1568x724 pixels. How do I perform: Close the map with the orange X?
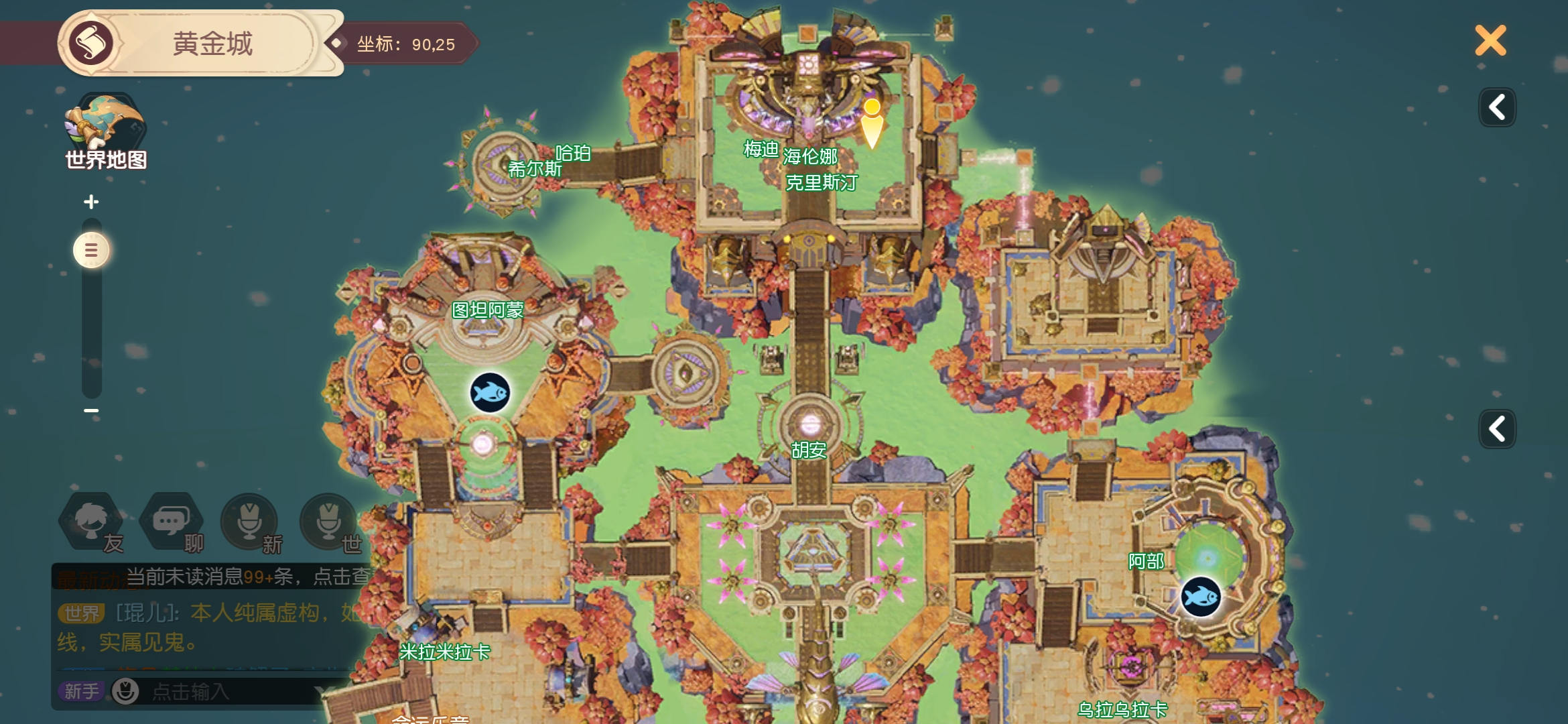1490,41
